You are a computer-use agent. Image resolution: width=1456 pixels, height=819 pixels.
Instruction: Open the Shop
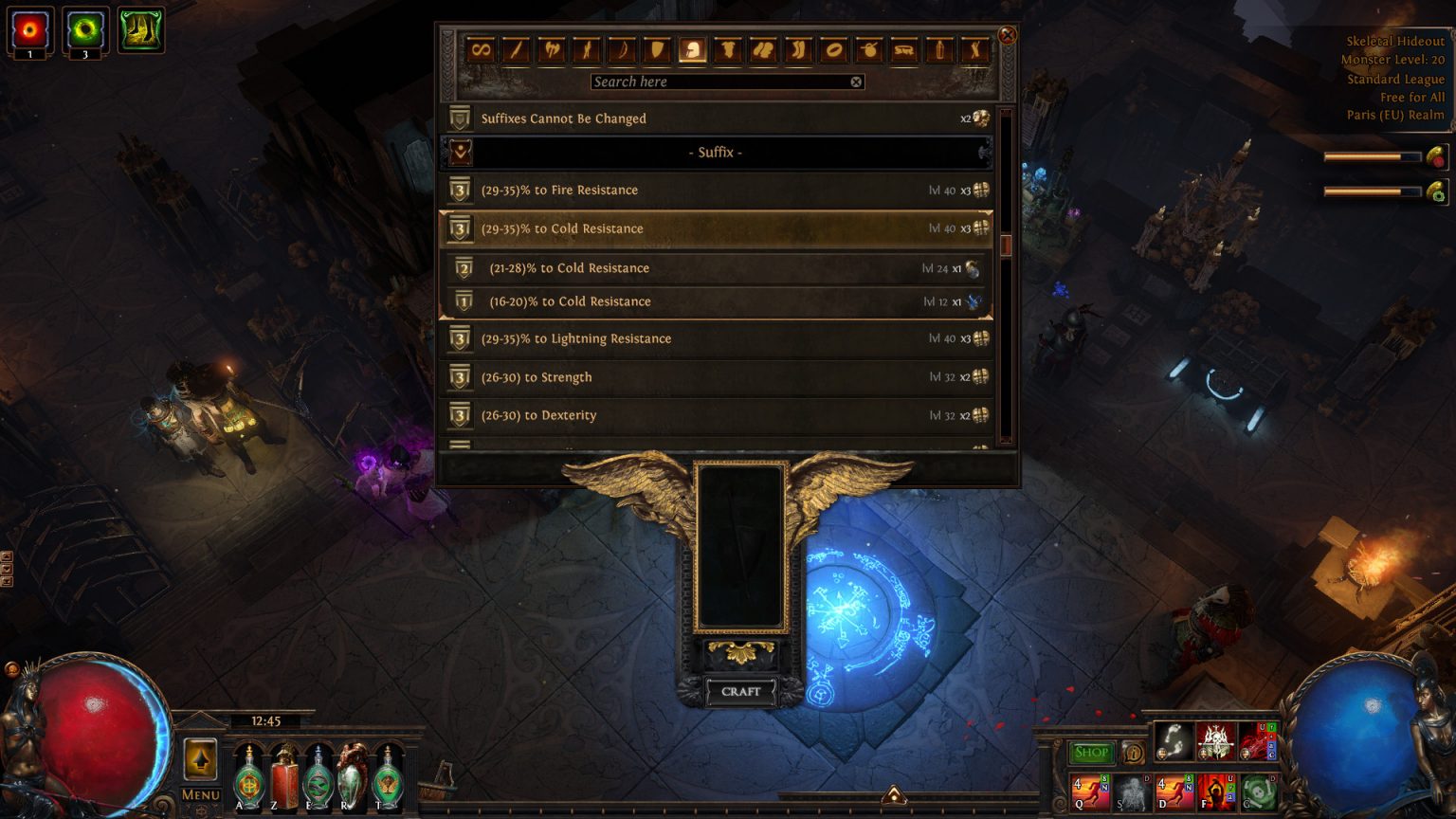[1091, 752]
